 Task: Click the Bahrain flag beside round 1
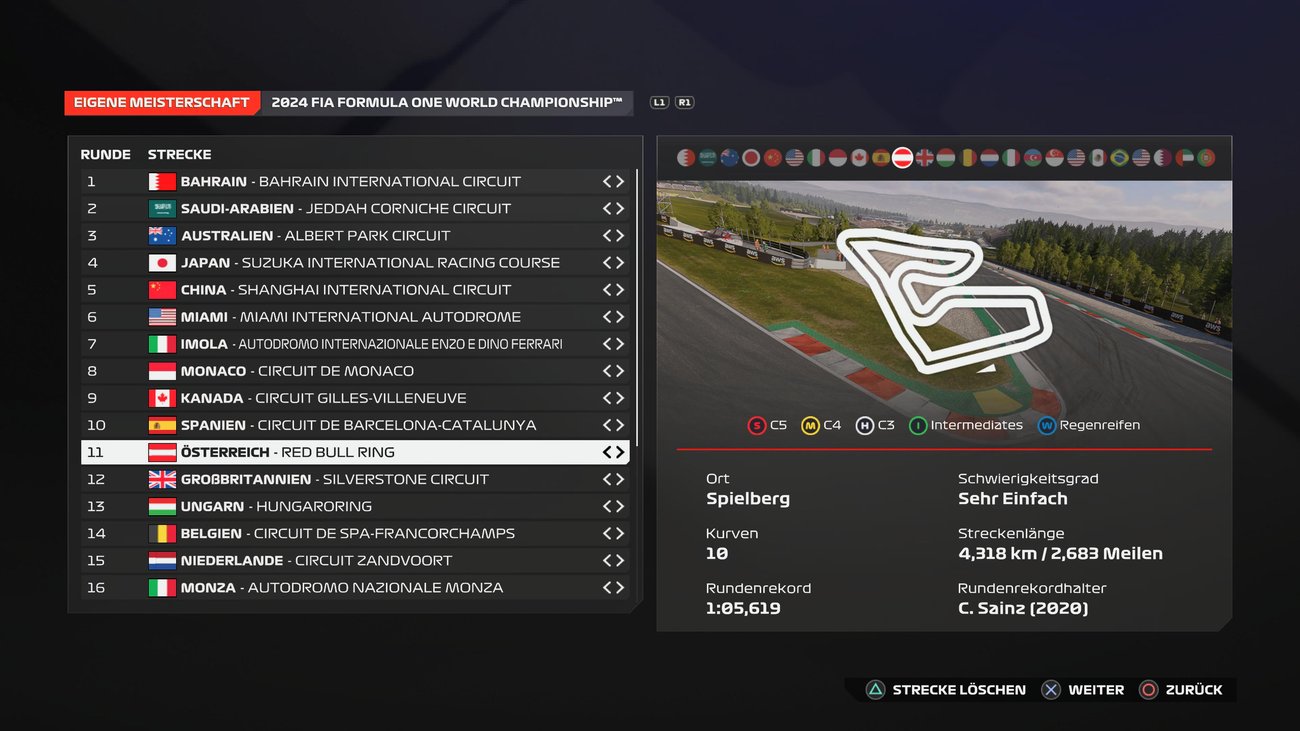click(x=162, y=181)
